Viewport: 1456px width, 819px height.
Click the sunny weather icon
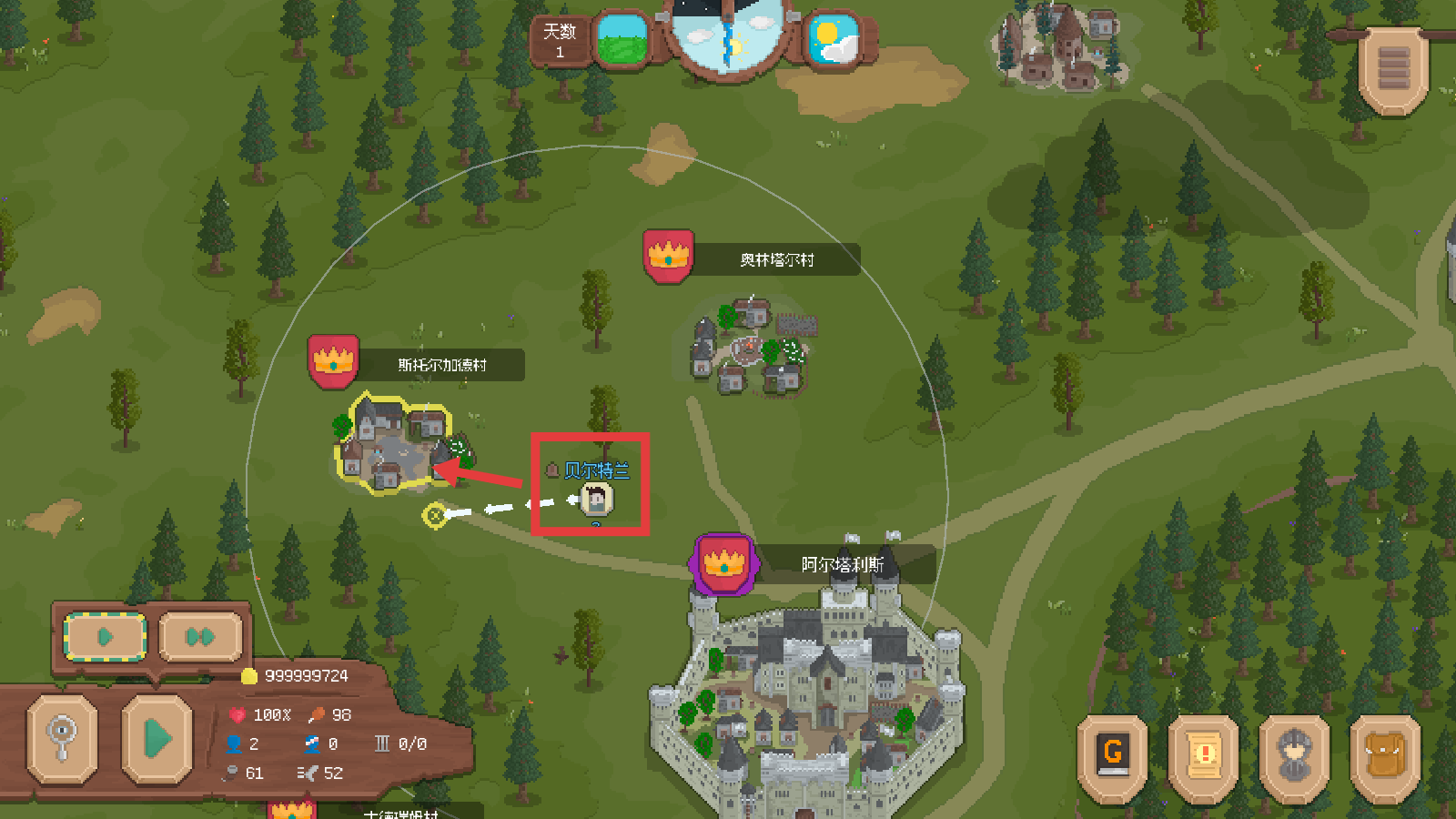834,39
